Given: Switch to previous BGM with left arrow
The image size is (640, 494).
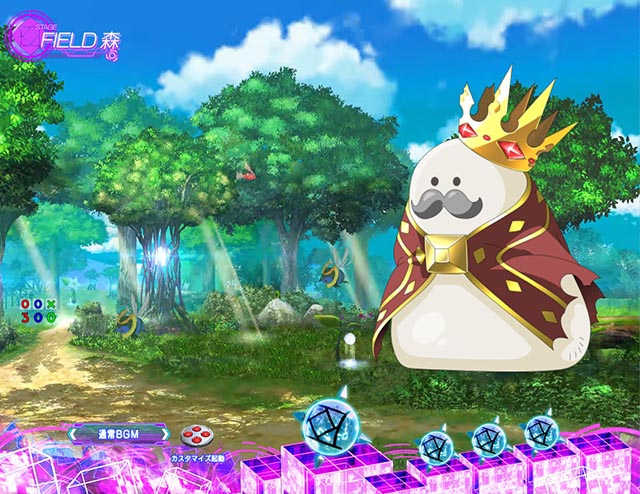Looking at the screenshot, I should pos(74,434).
